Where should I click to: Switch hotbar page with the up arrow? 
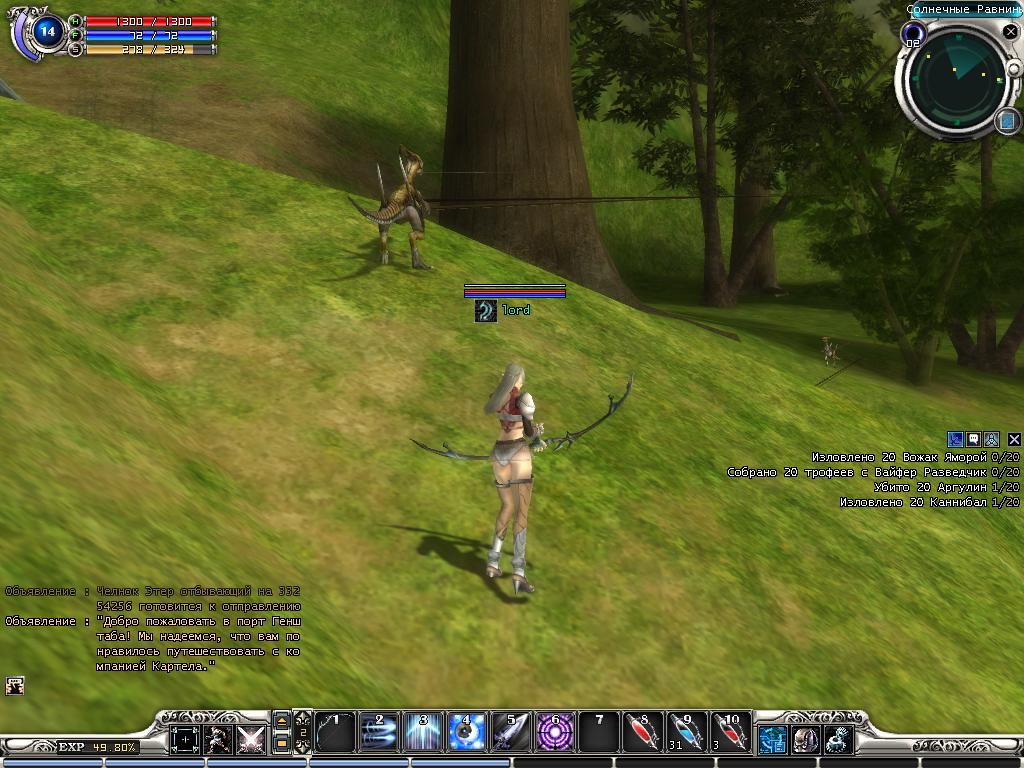click(281, 720)
